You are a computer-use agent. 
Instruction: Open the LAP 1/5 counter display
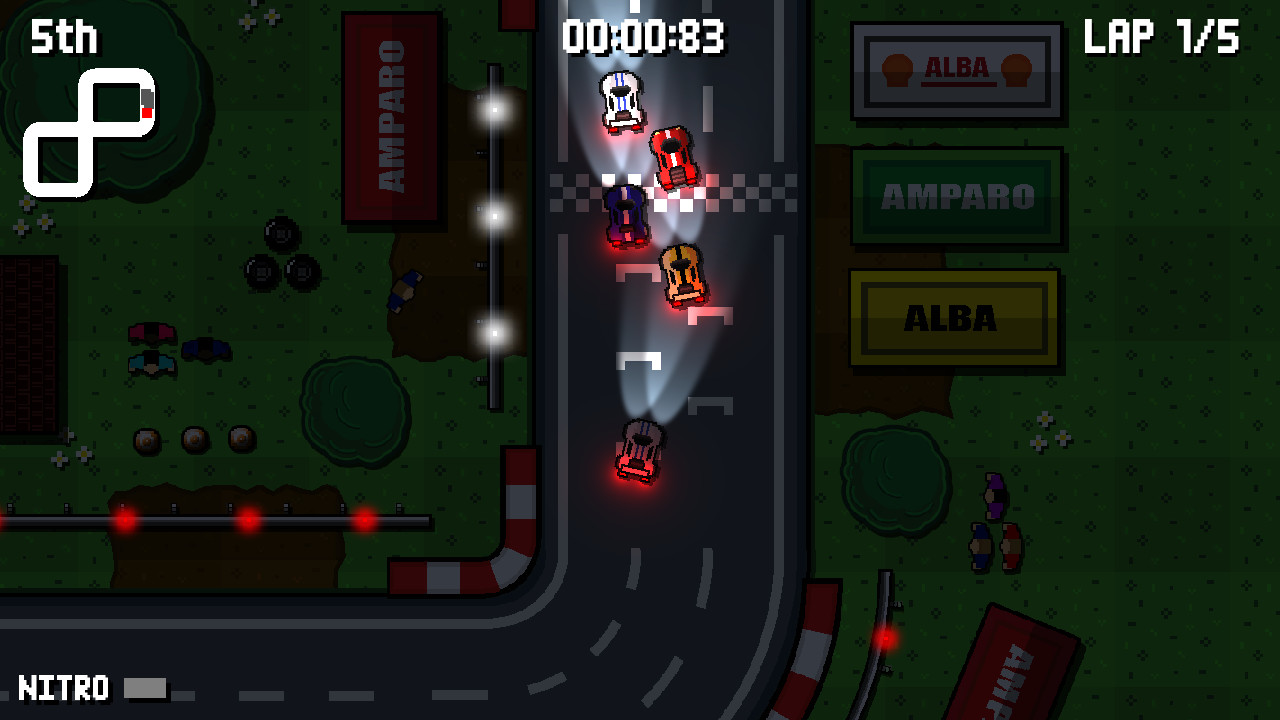(1163, 38)
